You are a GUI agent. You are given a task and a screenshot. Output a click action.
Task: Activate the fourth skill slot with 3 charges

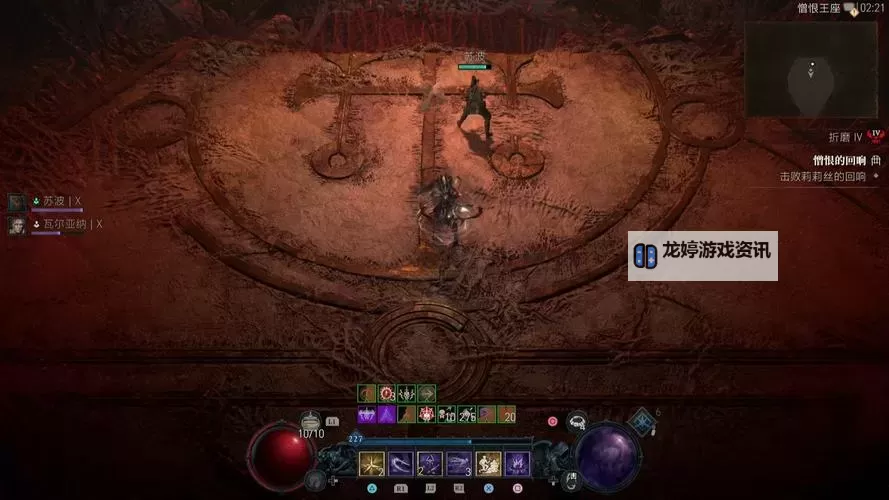point(459,464)
